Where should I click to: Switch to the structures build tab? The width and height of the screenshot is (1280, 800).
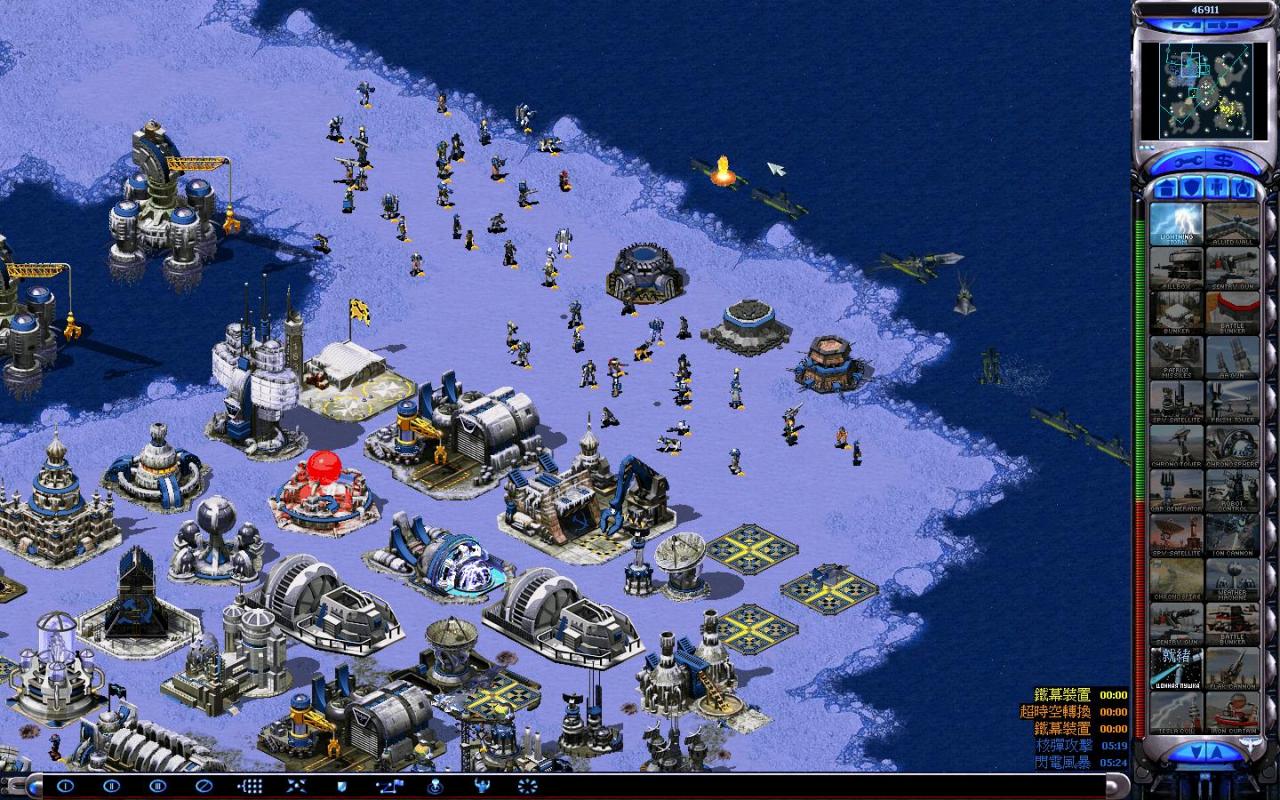tap(1164, 187)
